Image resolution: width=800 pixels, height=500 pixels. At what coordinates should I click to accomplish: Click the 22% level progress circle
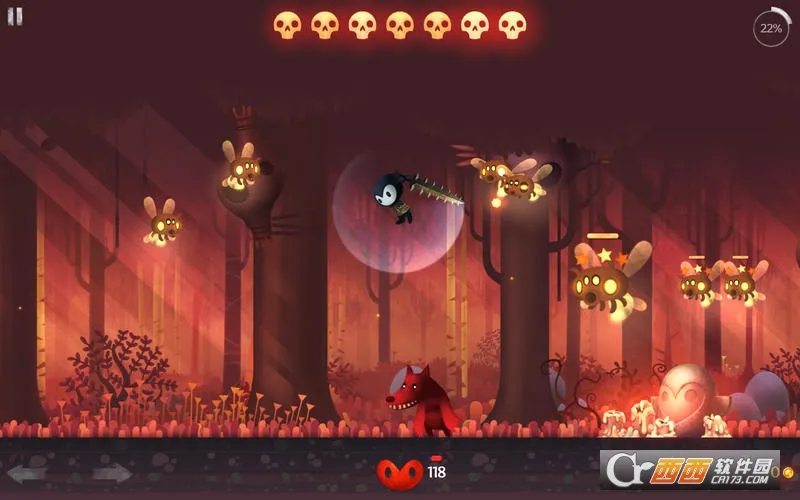771,29
